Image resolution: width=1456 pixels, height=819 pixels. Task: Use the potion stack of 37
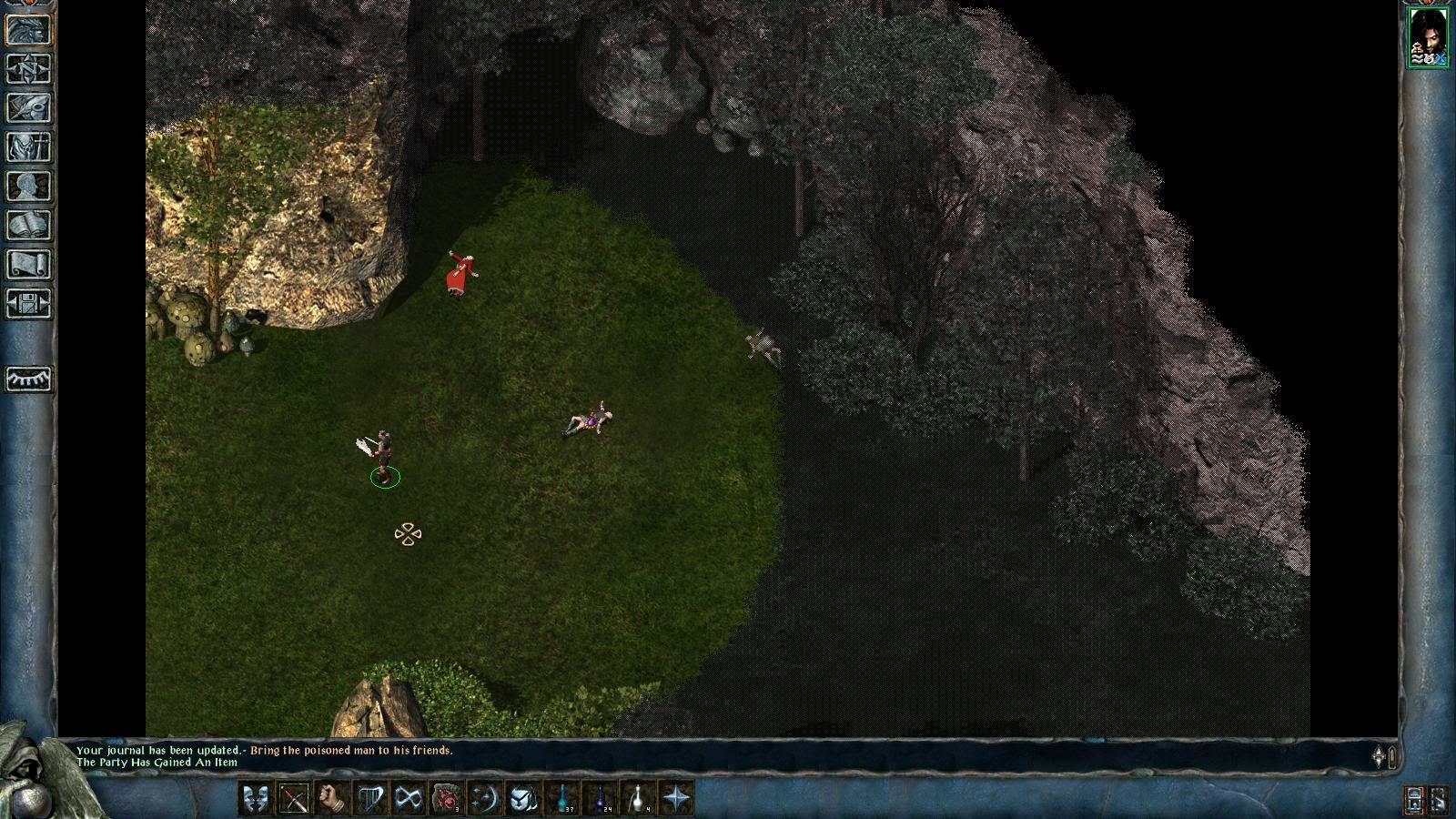click(x=562, y=799)
